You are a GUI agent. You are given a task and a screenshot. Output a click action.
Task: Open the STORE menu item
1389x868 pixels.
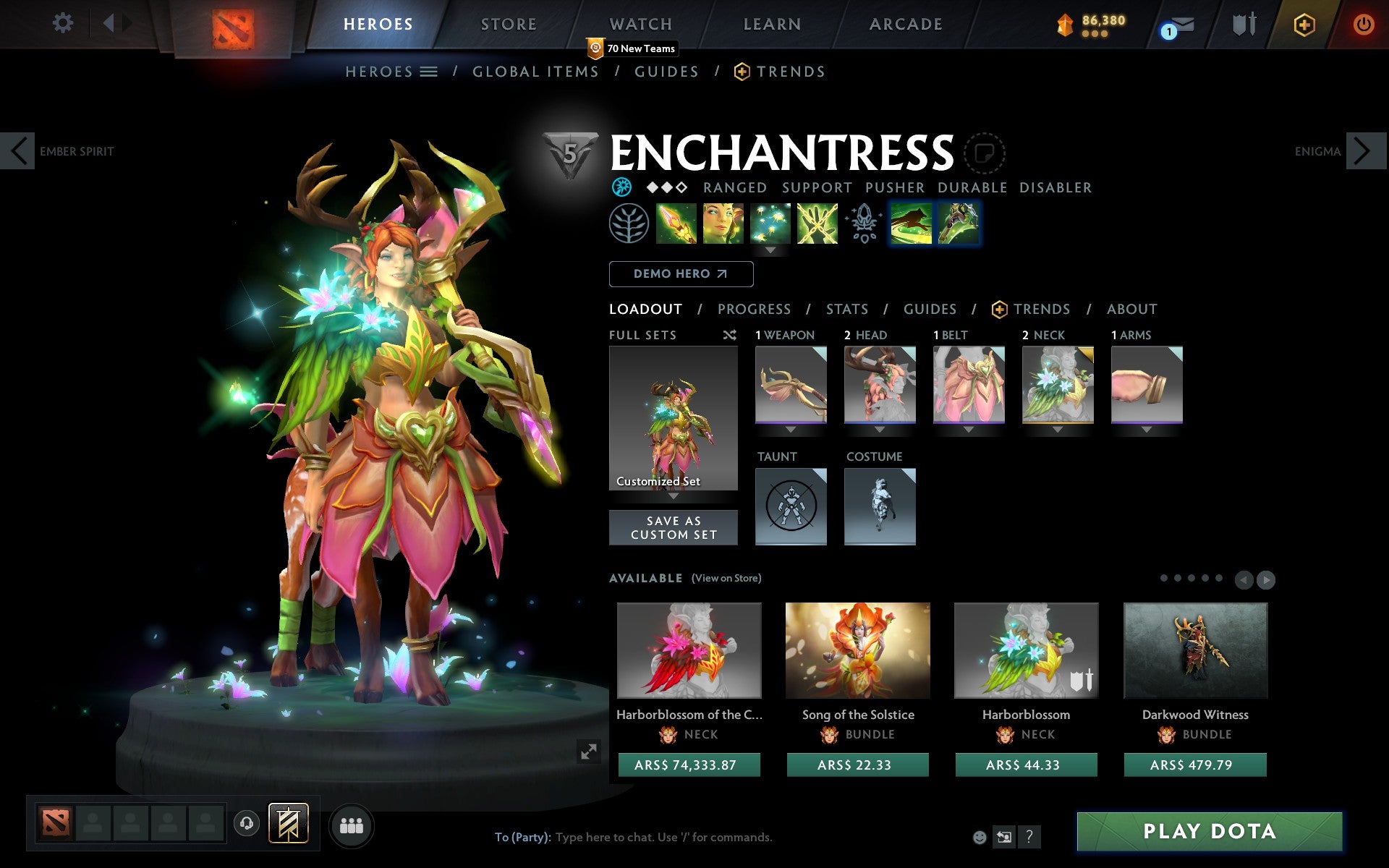pos(508,24)
